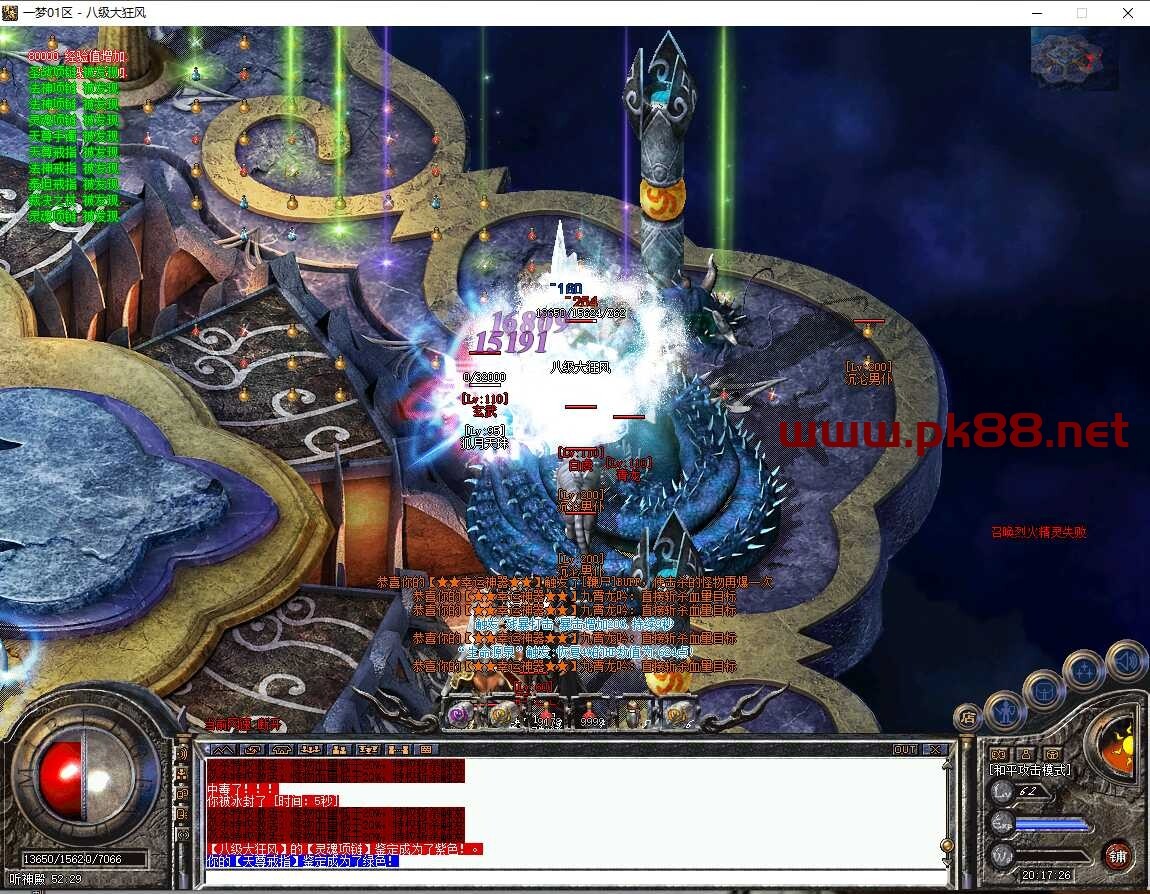Open the 店 shop button
This screenshot has width=1150, height=894.
(x=967, y=716)
